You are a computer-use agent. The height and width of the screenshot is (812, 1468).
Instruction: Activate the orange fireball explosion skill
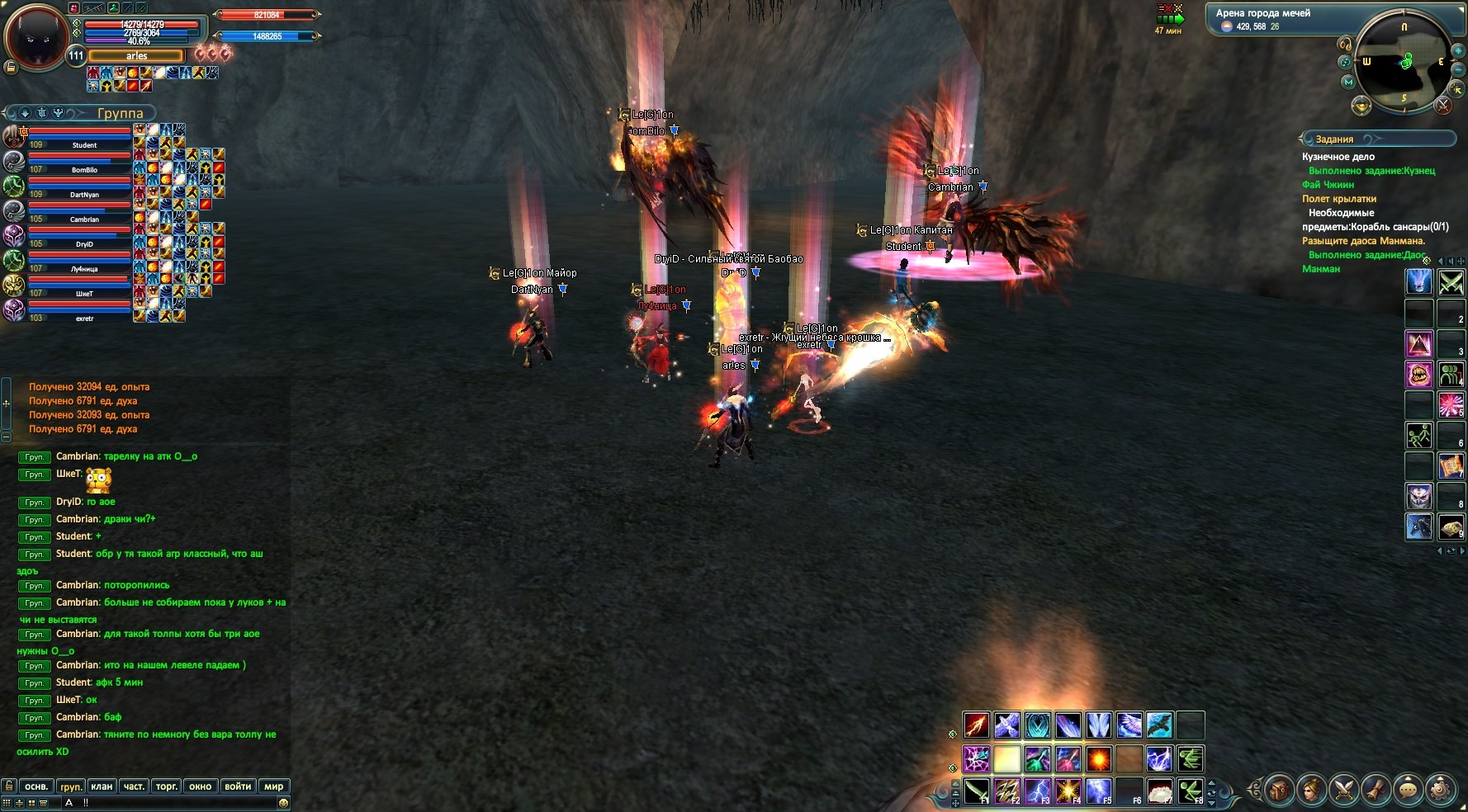pyautogui.click(x=1098, y=758)
